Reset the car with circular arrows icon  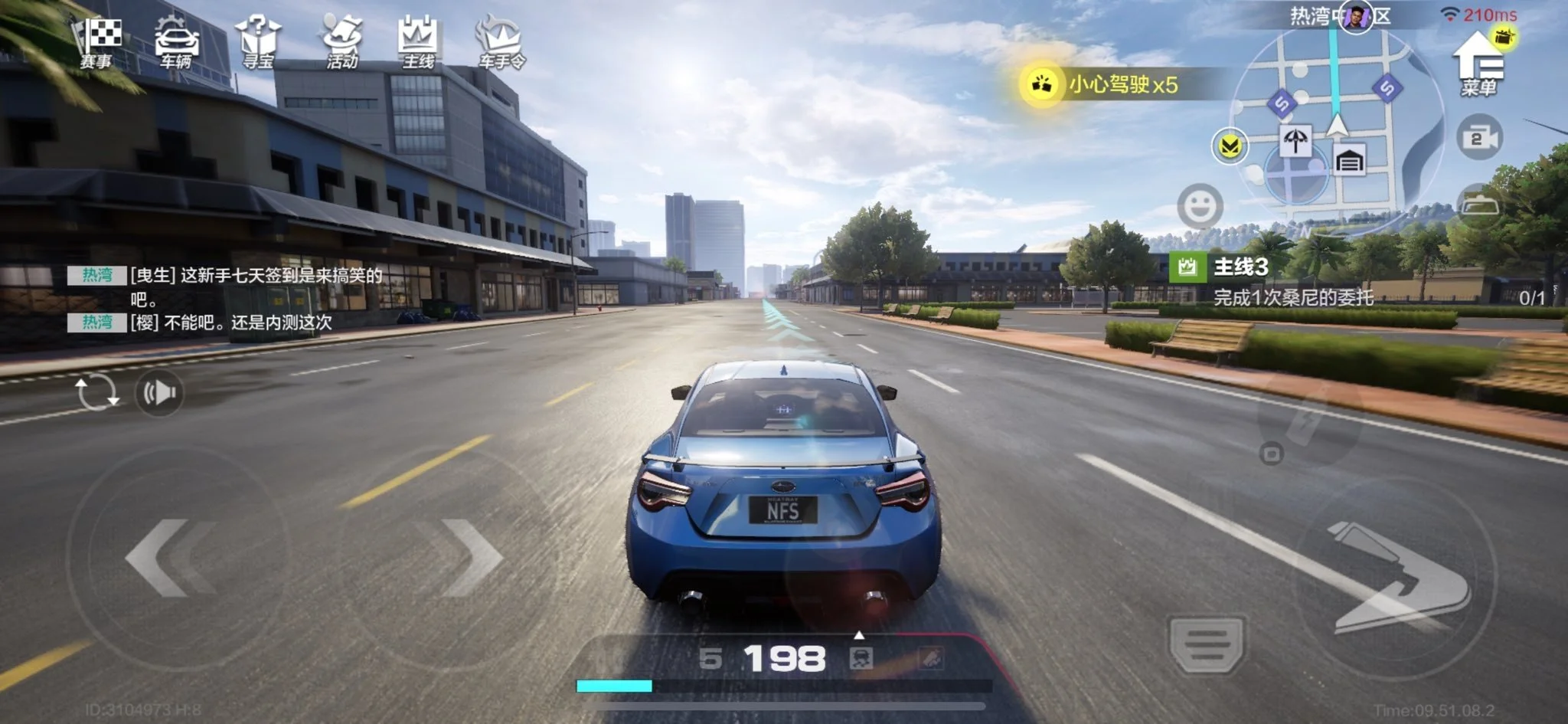[96, 392]
